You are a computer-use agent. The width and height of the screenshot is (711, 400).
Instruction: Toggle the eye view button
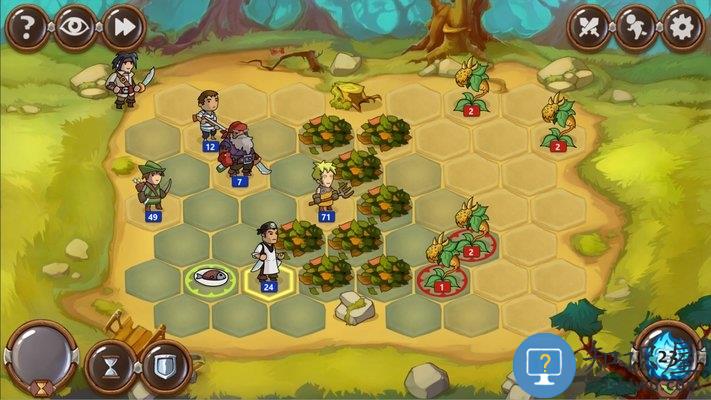75,27
